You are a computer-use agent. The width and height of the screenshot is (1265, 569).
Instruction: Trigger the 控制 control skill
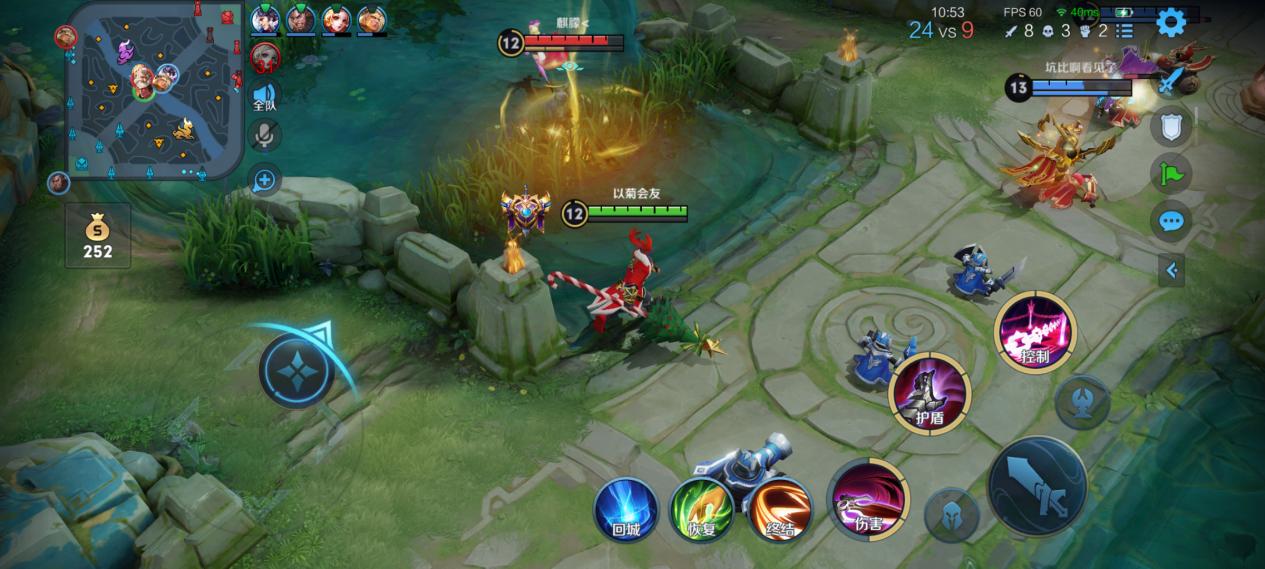tap(1035, 332)
